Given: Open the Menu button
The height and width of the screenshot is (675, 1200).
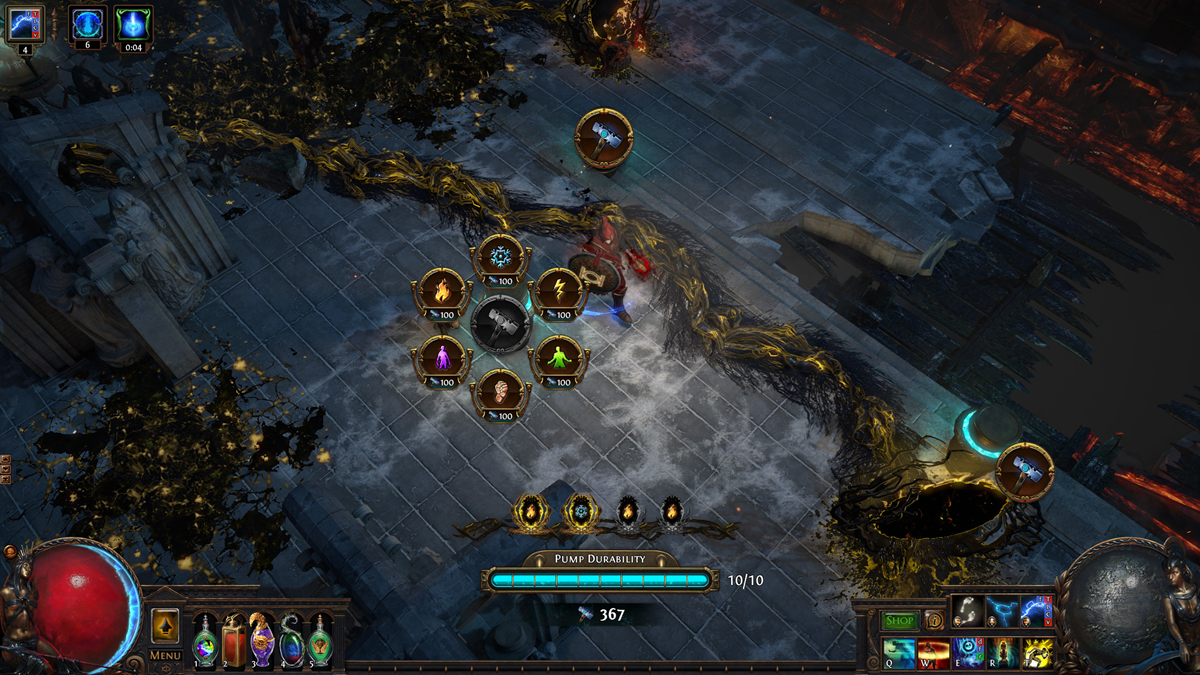Looking at the screenshot, I should [165, 656].
